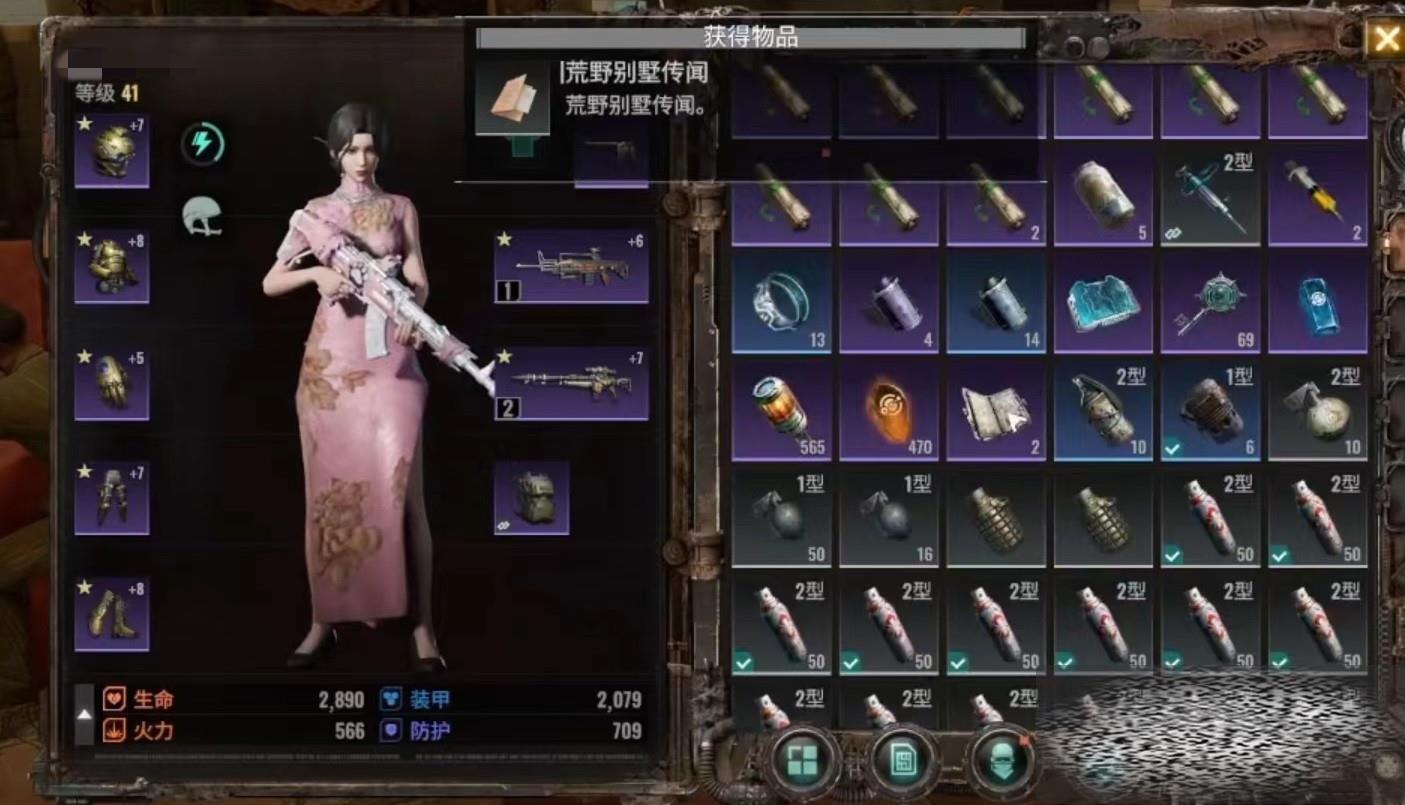Viewport: 1405px width, 805px height.
Task: Select the equipped golden boots slot
Action: coord(112,614)
